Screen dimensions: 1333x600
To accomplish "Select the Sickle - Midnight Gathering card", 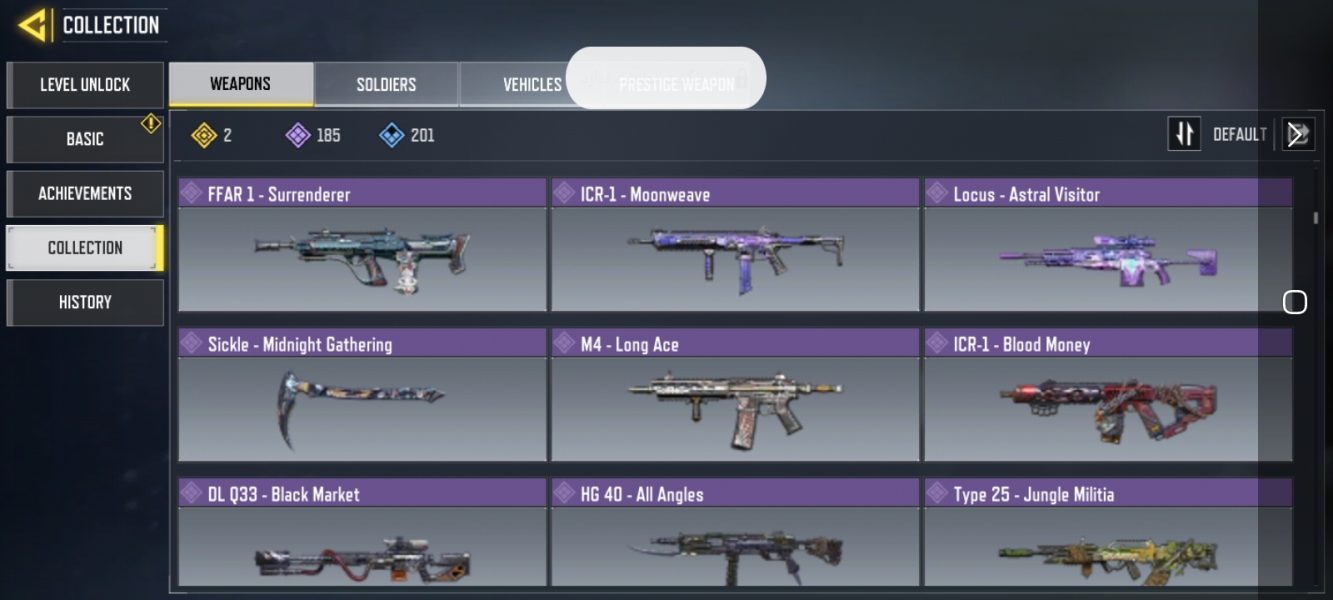I will 362,396.
